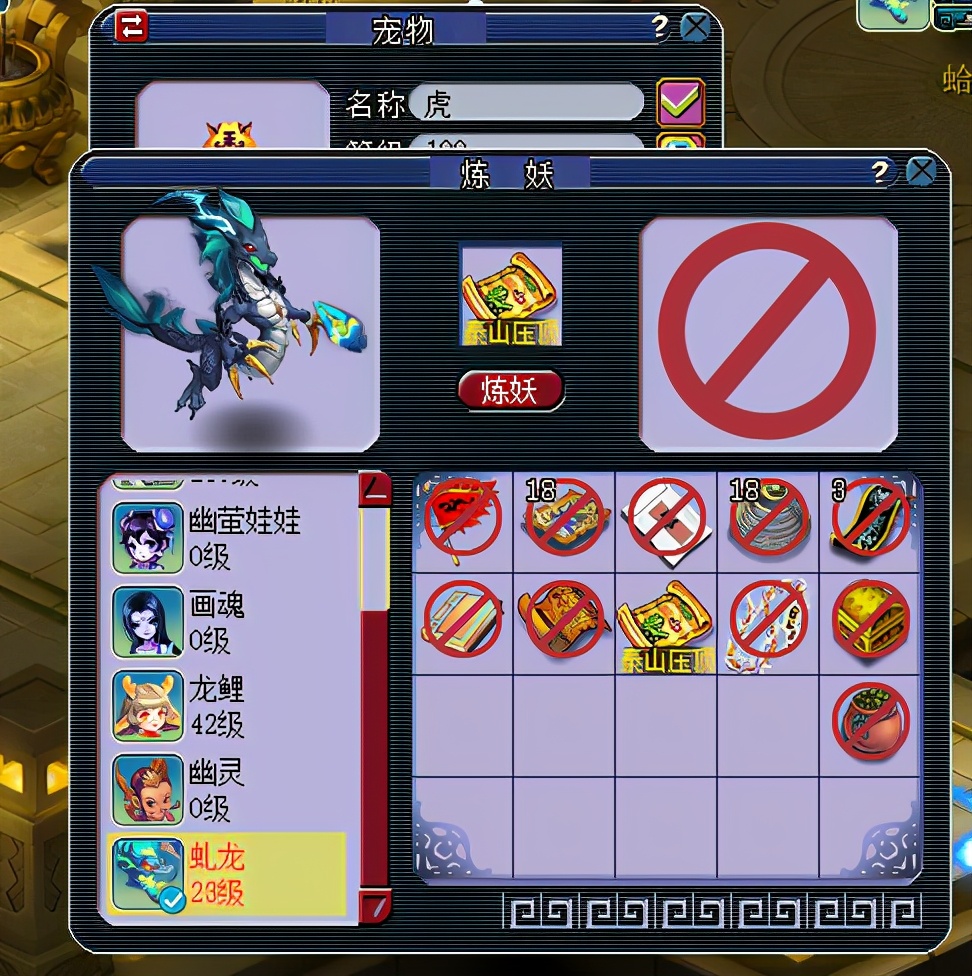972x976 pixels.
Task: Select the disabled orange pot item
Action: pos(870,721)
